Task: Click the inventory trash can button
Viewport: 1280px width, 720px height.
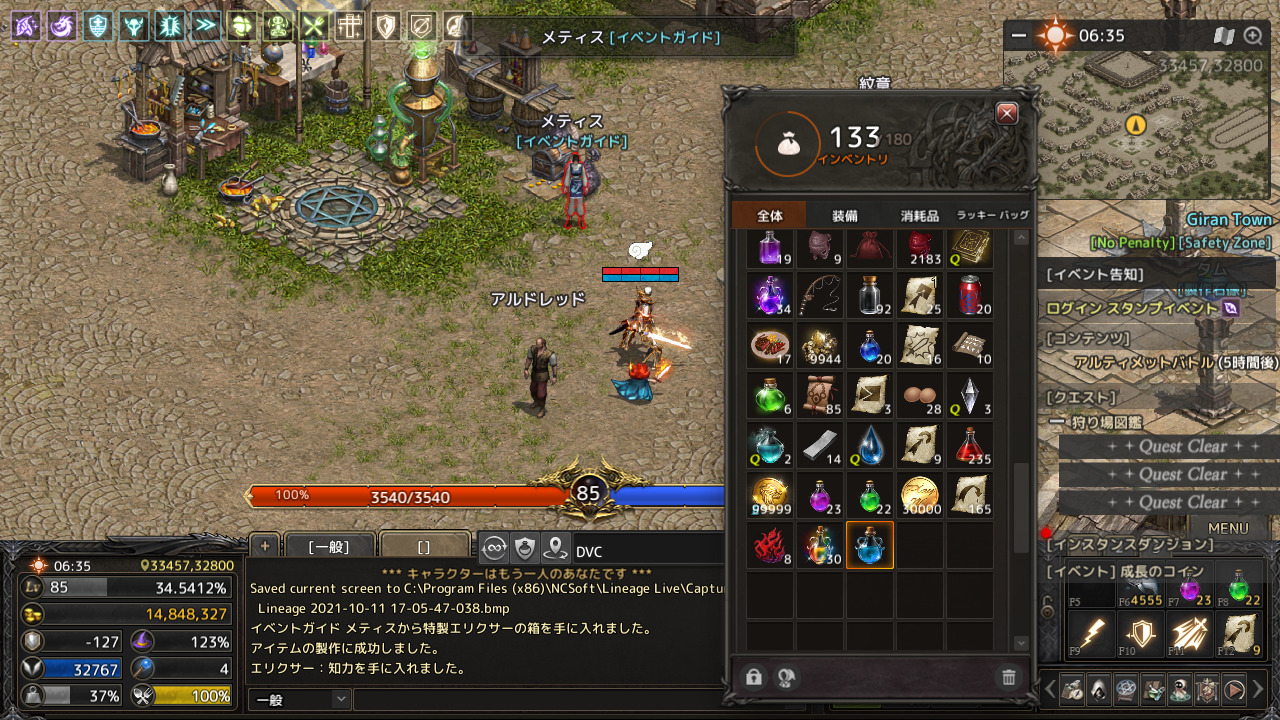Action: click(1008, 678)
